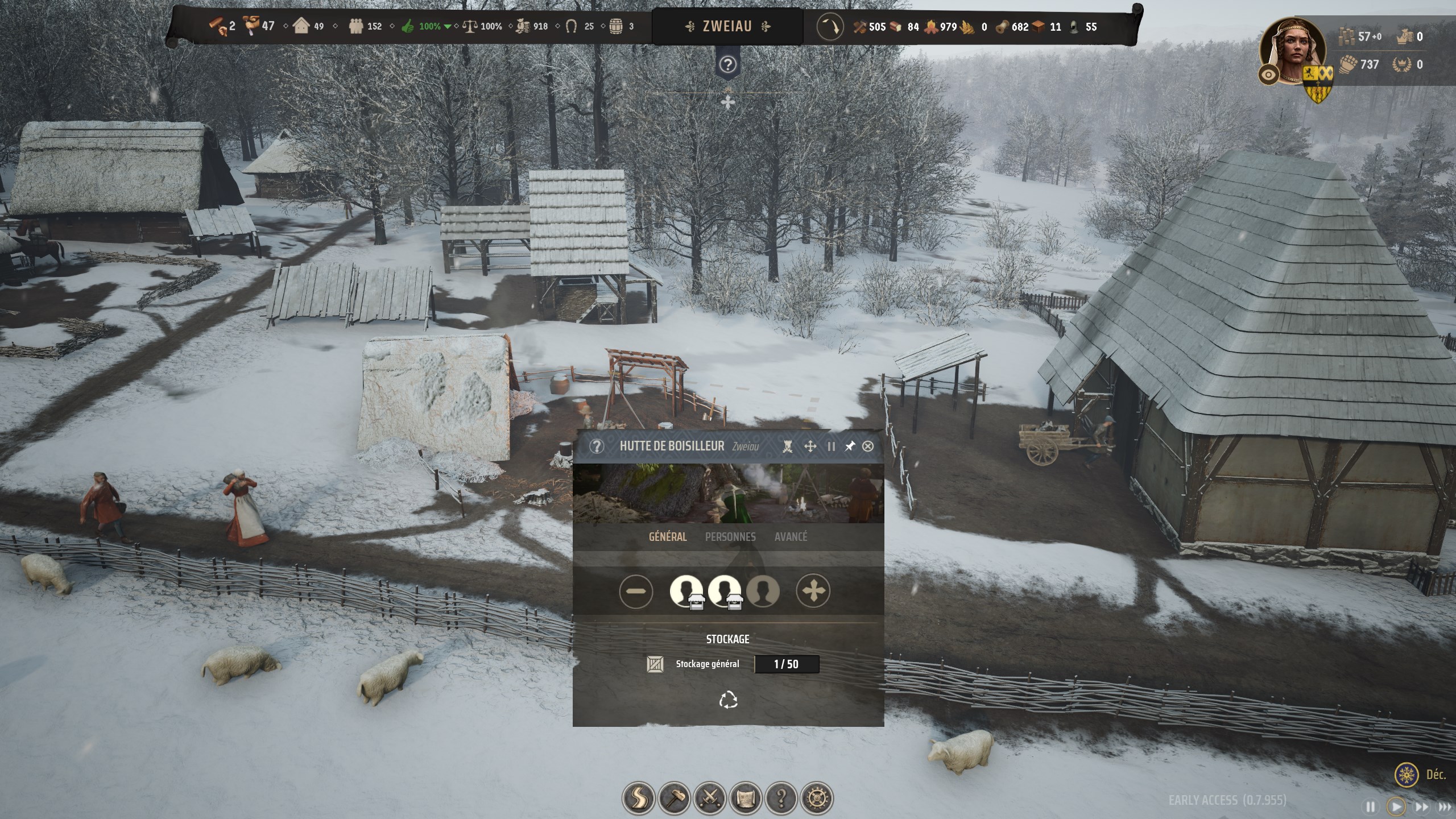Open the army crossed swords menu
The height and width of the screenshot is (819, 1456).
point(710,798)
